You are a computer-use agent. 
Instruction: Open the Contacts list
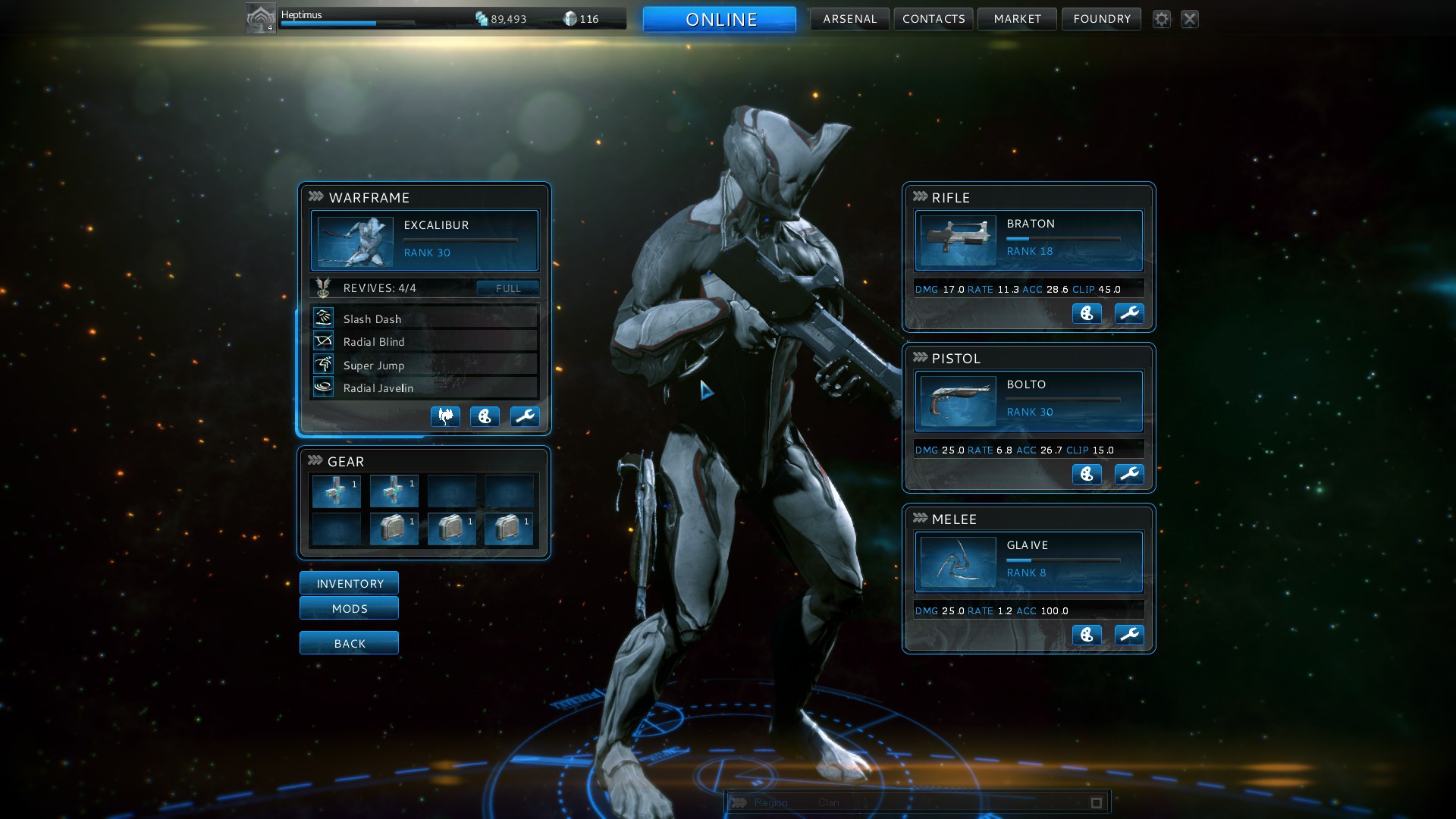coord(934,19)
